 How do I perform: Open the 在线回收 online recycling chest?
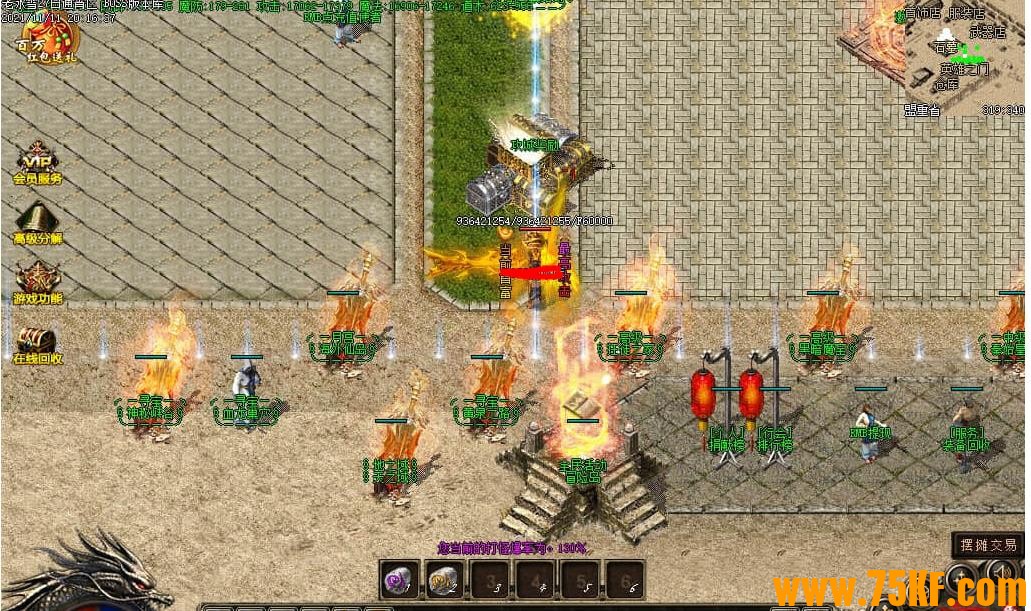point(38,343)
